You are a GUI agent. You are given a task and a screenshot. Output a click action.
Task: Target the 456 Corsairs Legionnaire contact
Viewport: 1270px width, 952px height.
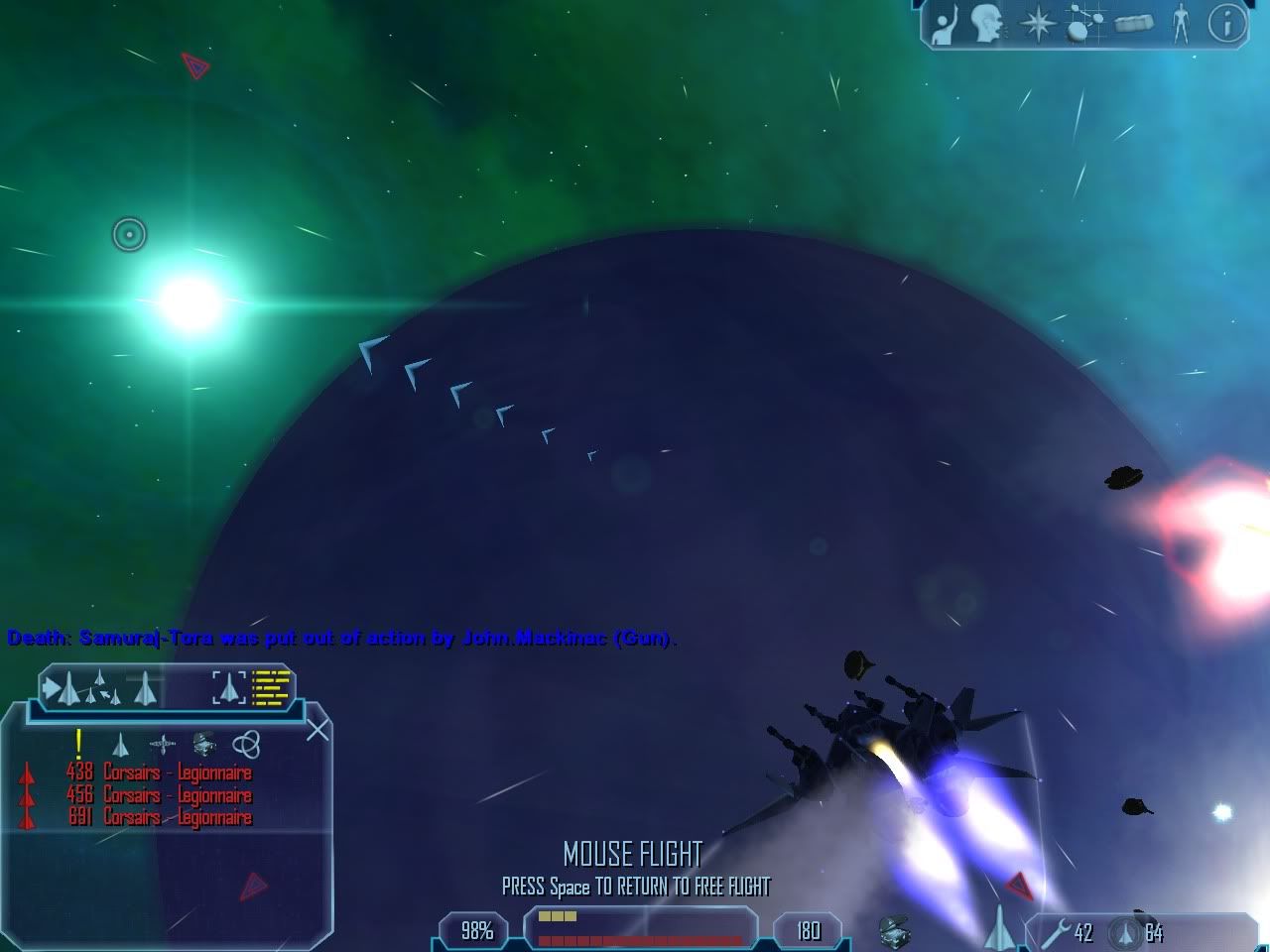click(x=159, y=795)
